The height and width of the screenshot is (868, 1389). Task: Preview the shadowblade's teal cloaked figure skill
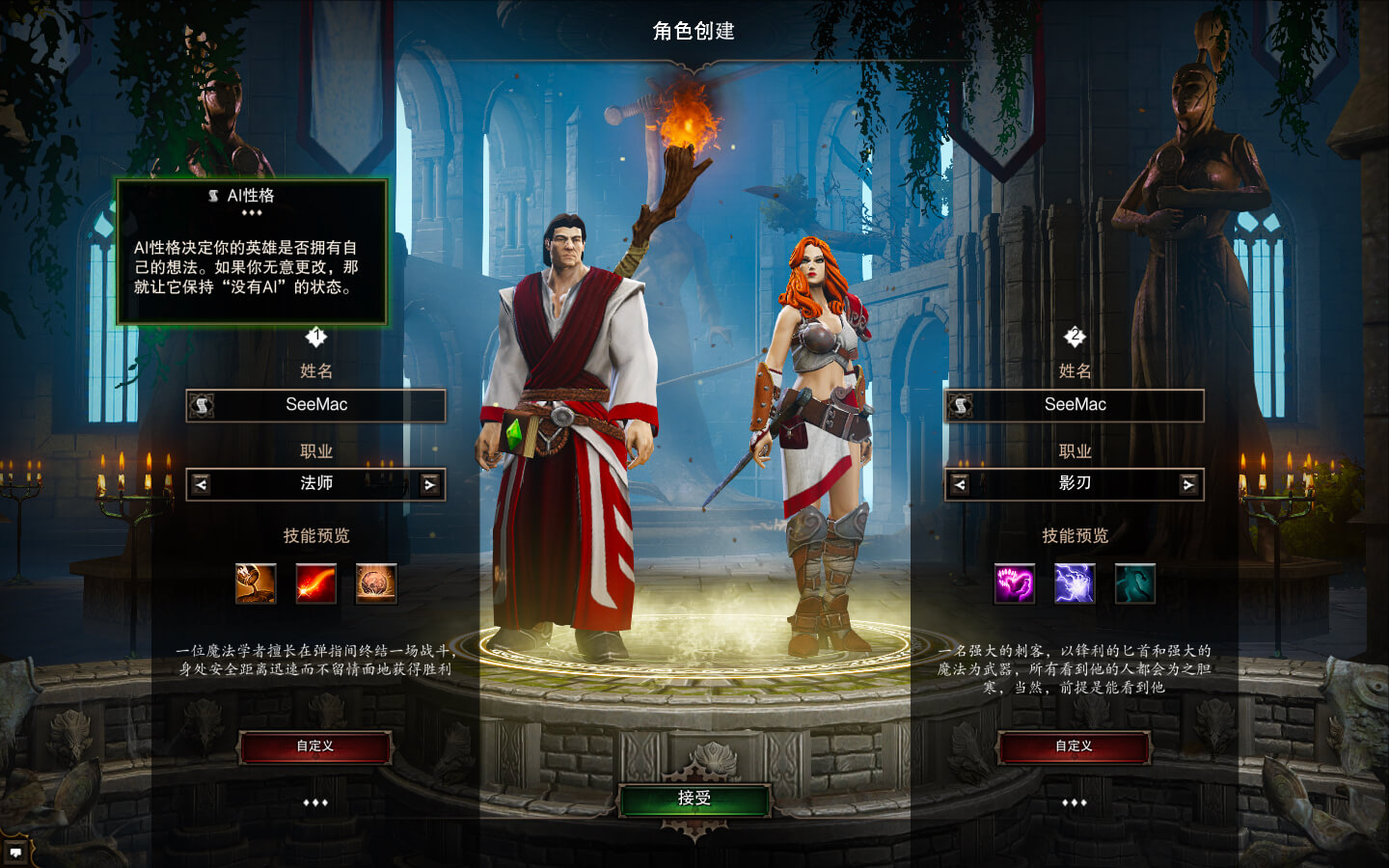(1134, 583)
